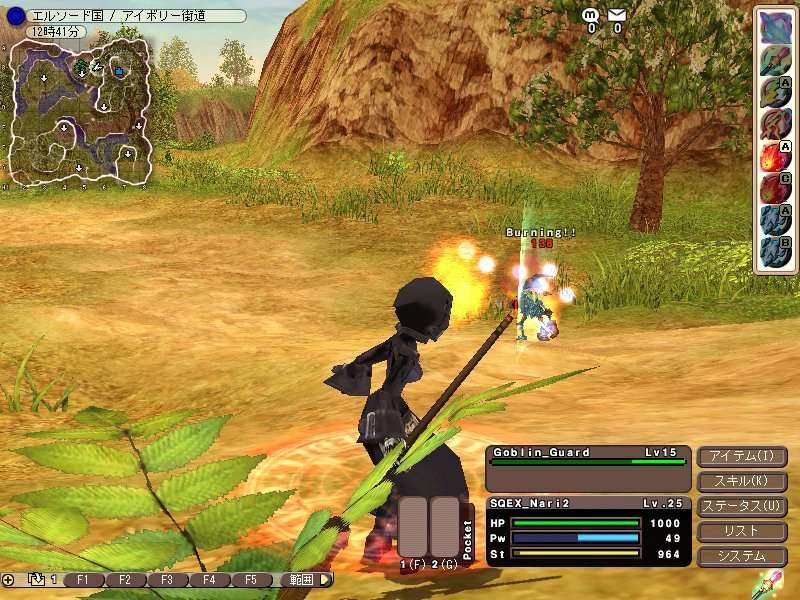The width and height of the screenshot is (800, 600).
Task: Use the blue skill marked B
Action: (774, 250)
